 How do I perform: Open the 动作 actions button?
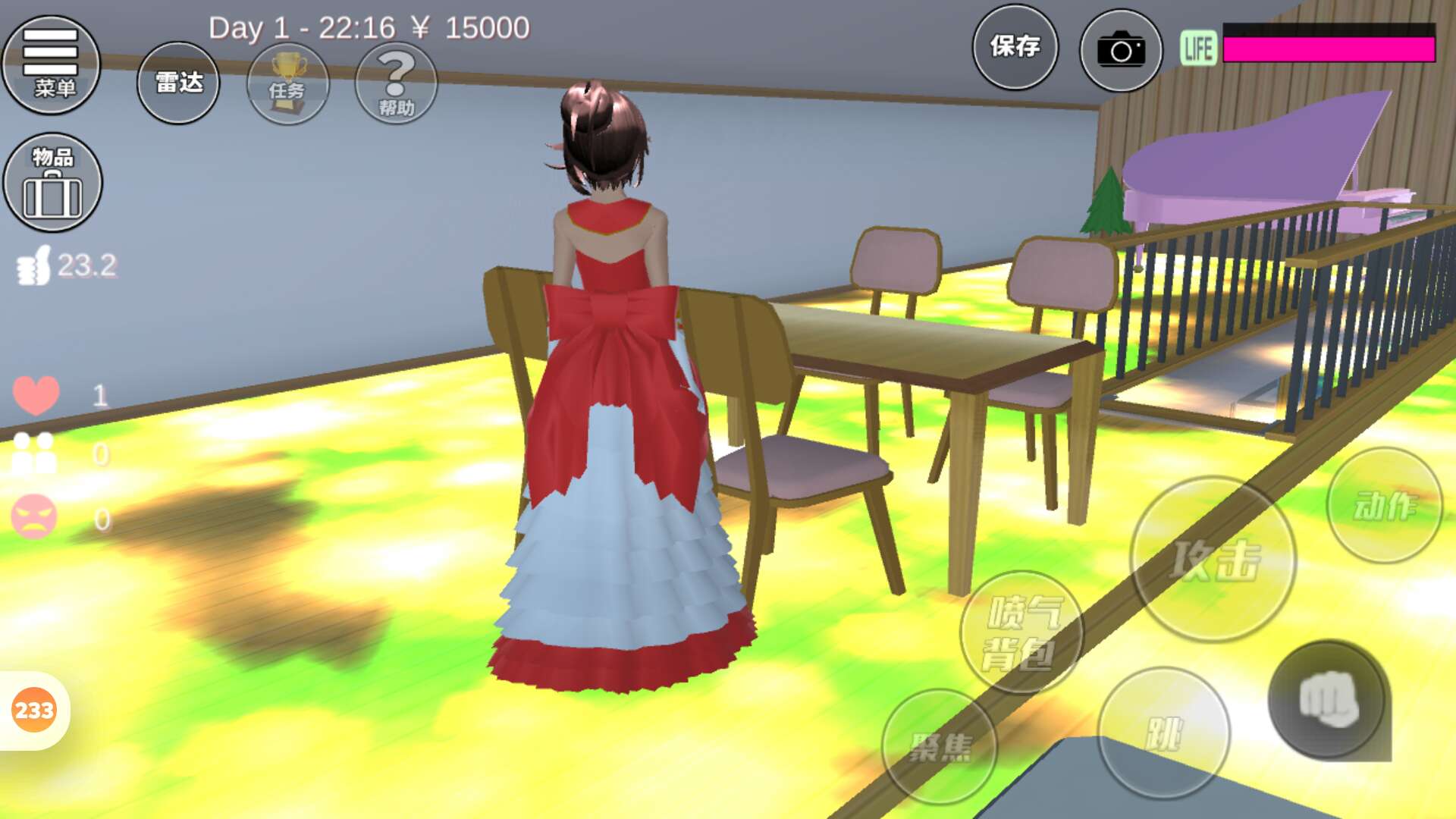point(1384,505)
